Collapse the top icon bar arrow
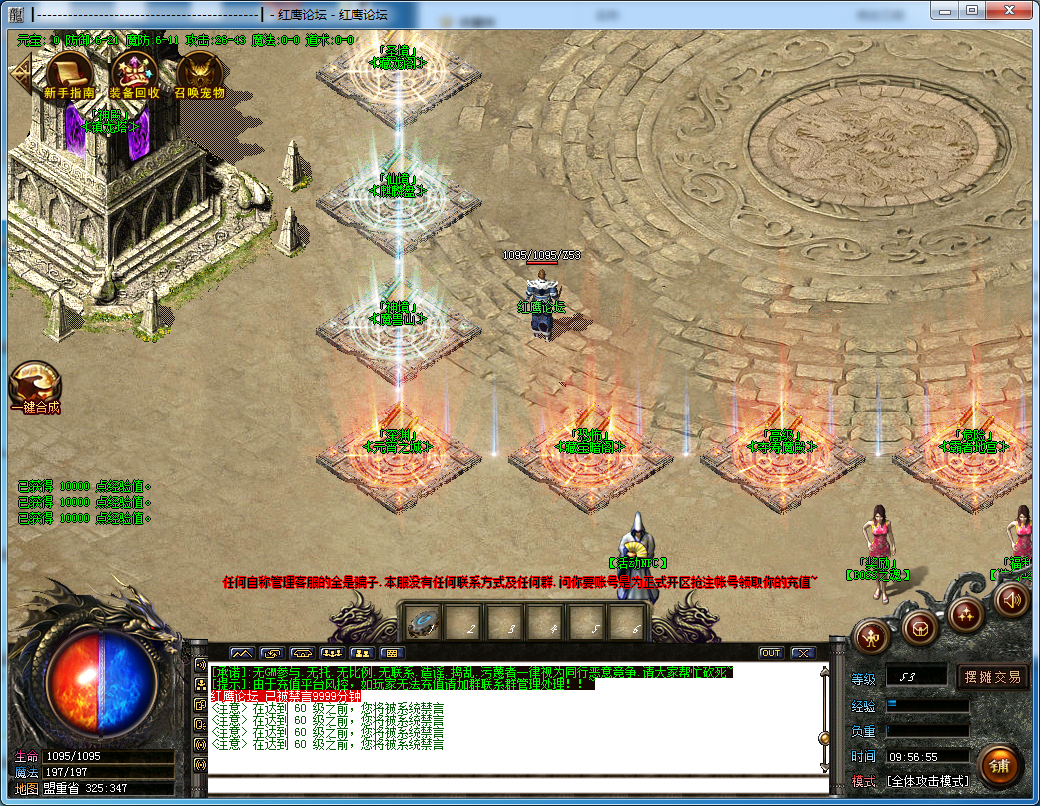This screenshot has width=1040, height=806. pos(19,72)
